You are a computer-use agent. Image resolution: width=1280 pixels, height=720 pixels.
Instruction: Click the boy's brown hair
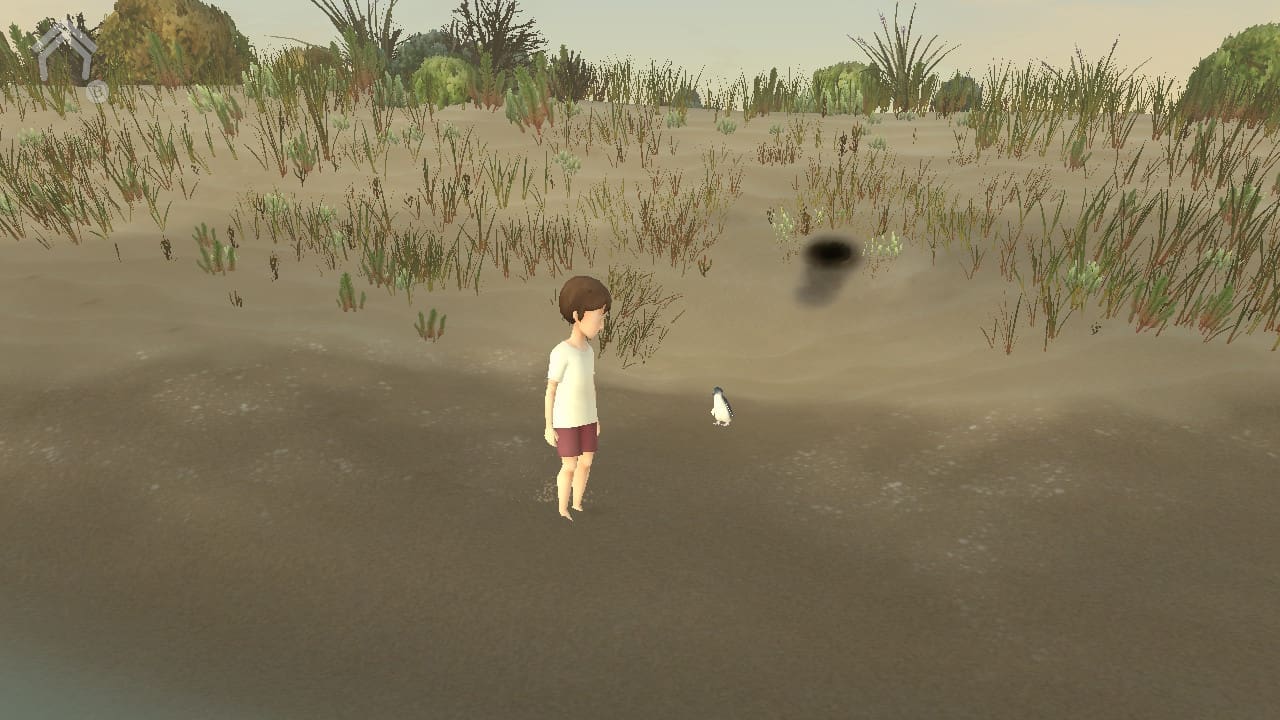tap(585, 295)
